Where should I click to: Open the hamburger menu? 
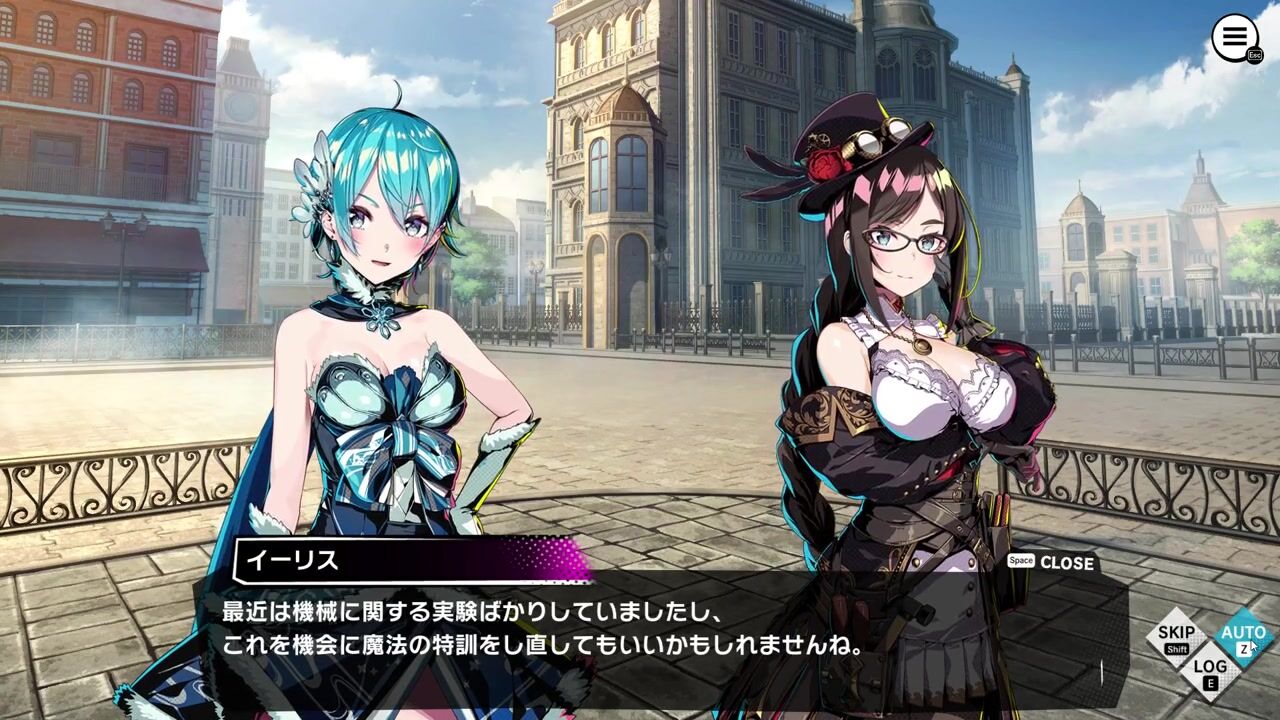click(1235, 38)
